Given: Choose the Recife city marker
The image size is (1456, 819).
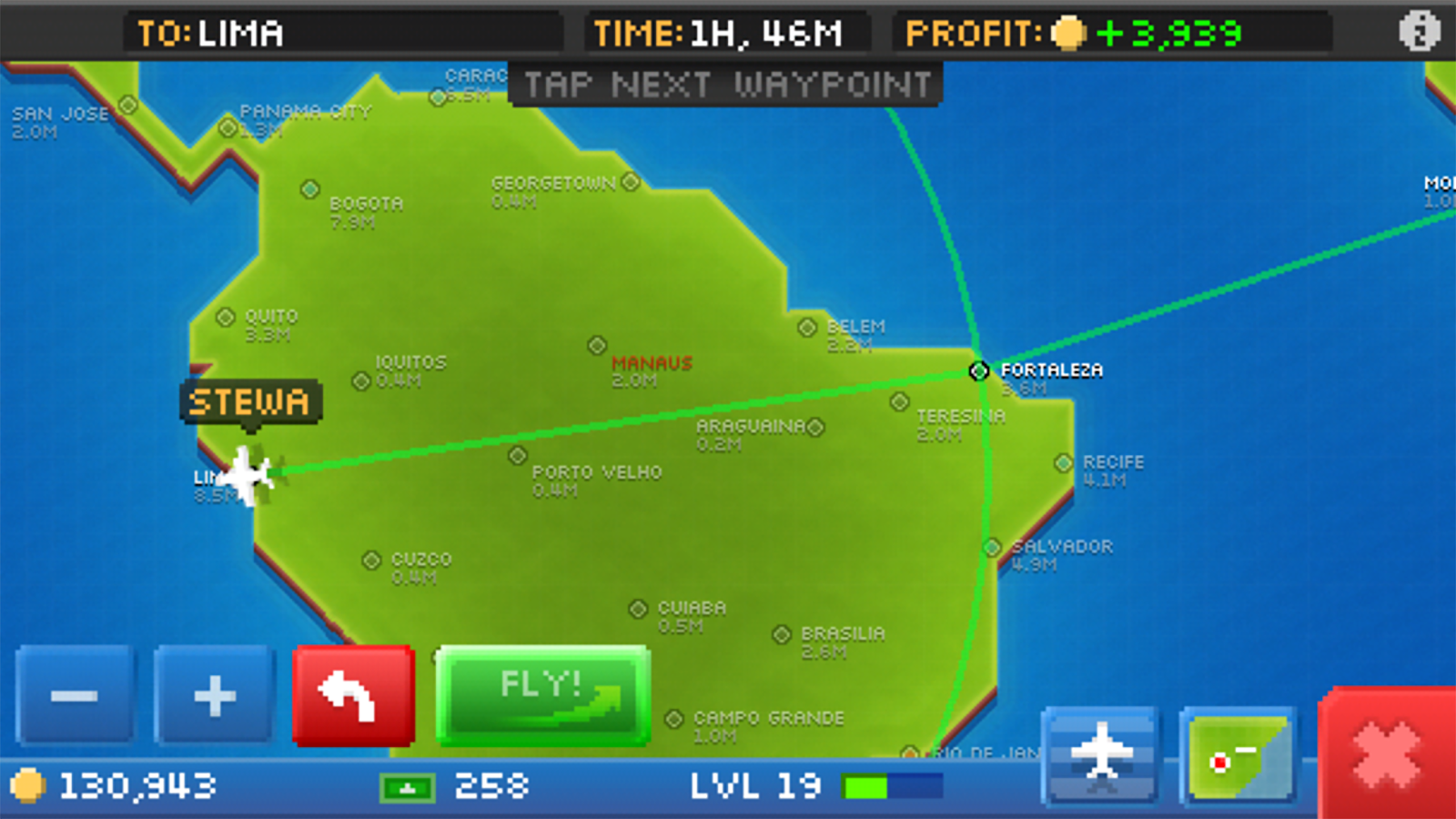Looking at the screenshot, I should pyautogui.click(x=1063, y=463).
